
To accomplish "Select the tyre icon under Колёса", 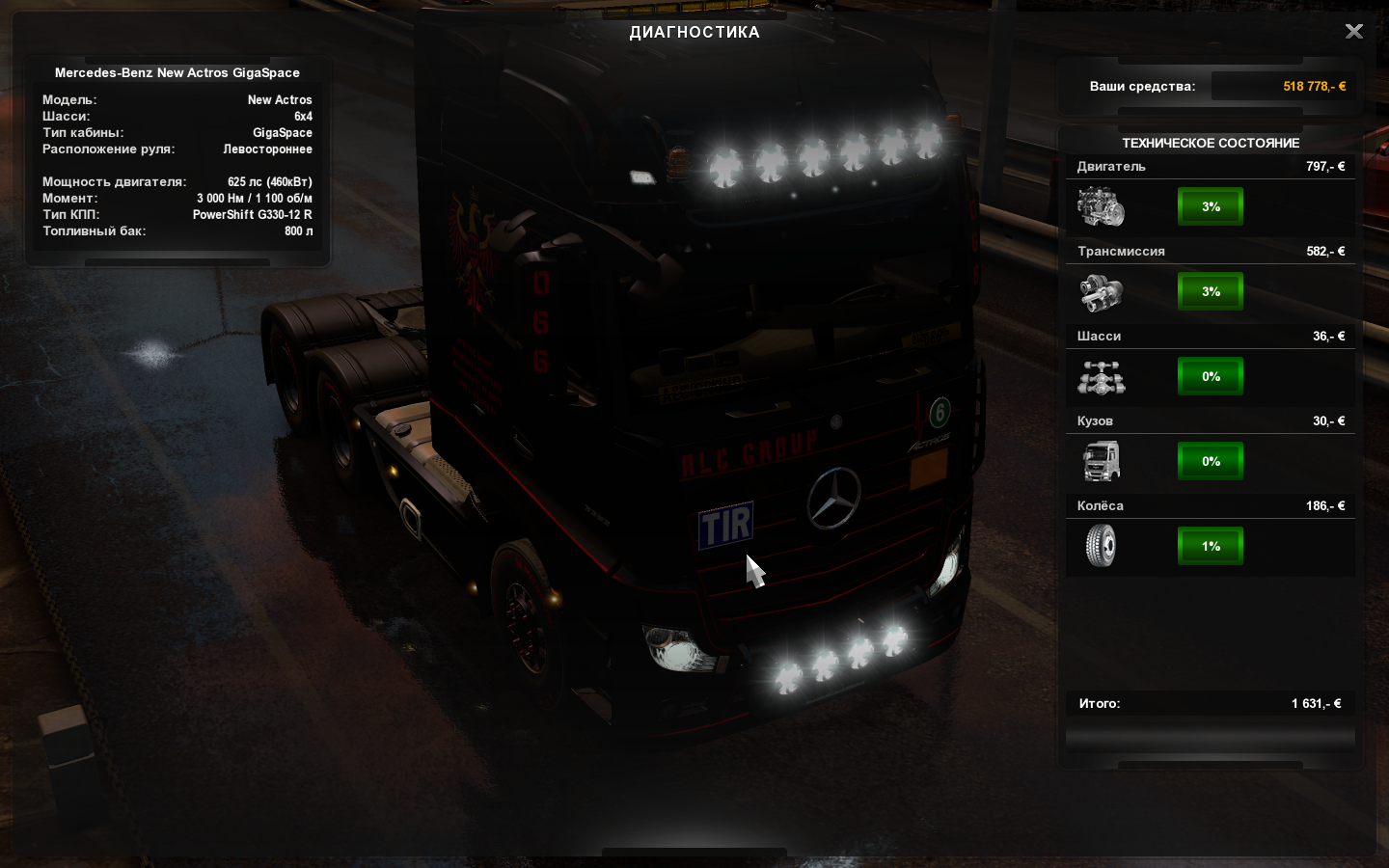I will click(1101, 546).
